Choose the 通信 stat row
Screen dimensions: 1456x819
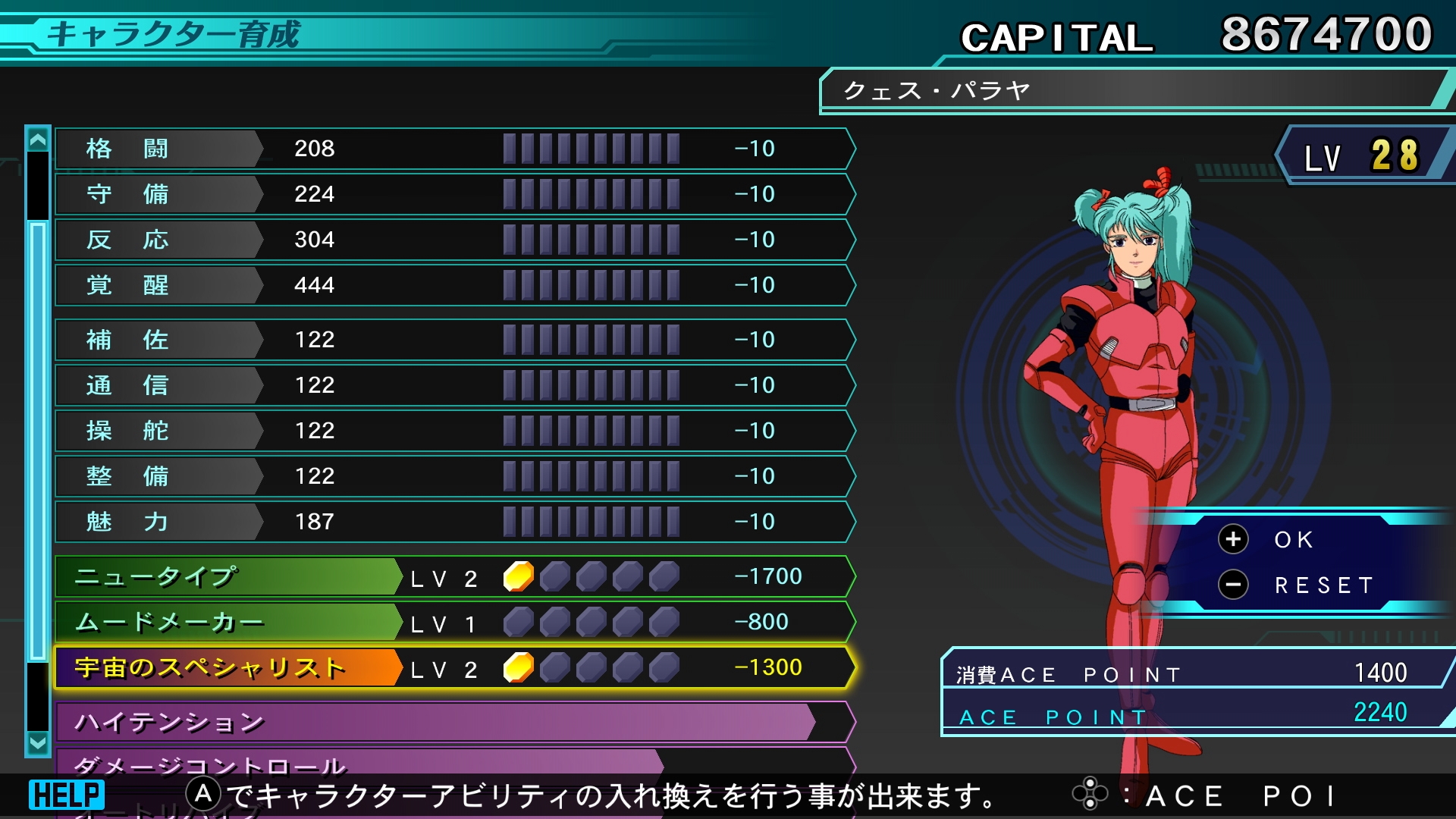coord(455,385)
